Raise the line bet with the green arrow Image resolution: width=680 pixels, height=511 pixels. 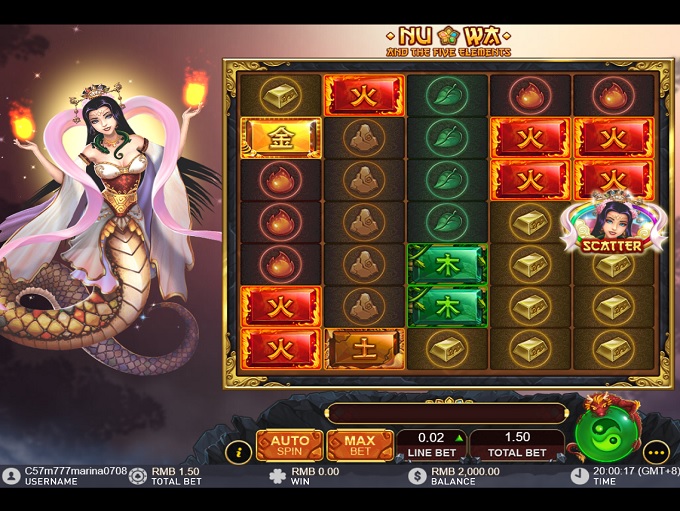click(x=460, y=438)
